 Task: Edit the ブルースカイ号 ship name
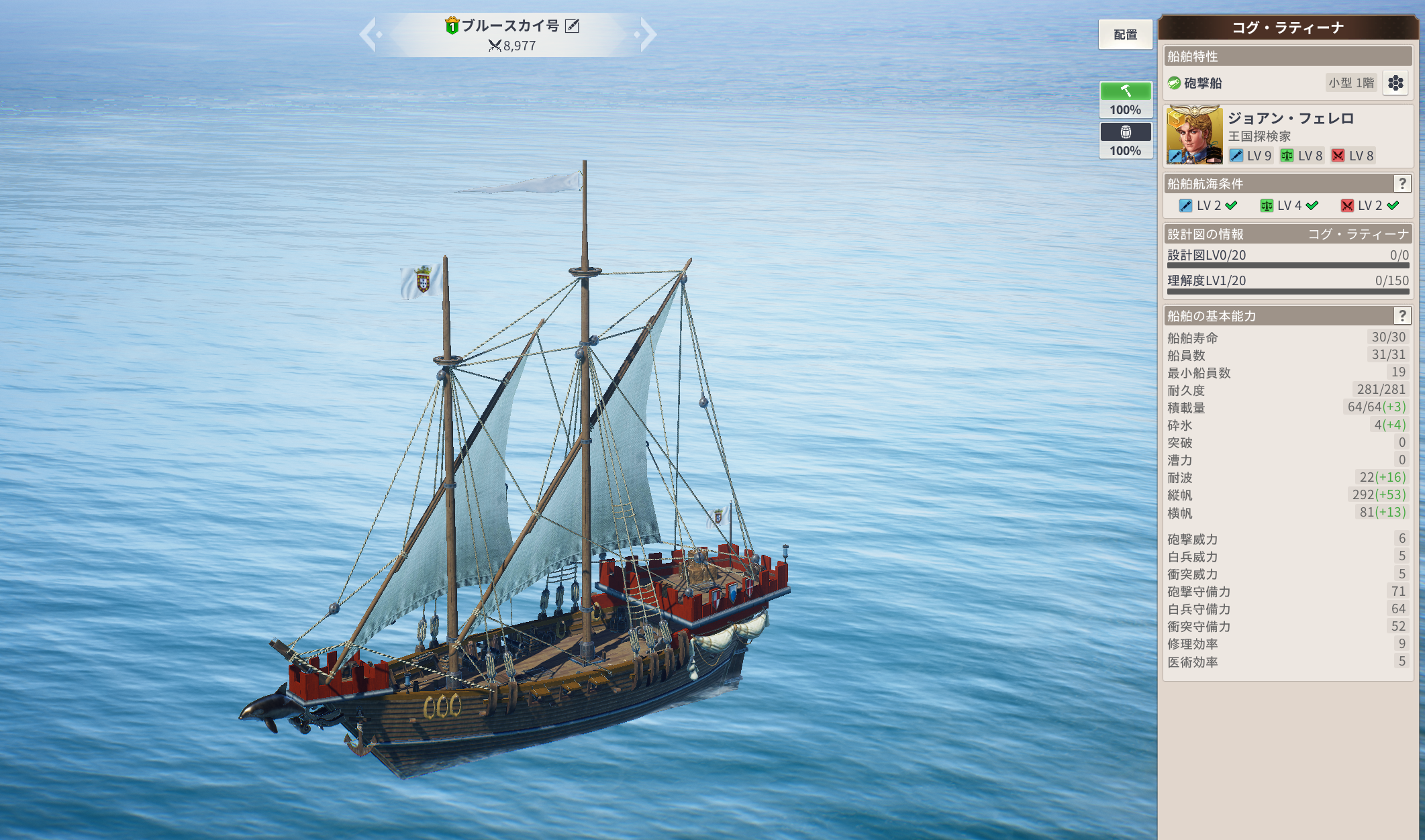(x=573, y=26)
